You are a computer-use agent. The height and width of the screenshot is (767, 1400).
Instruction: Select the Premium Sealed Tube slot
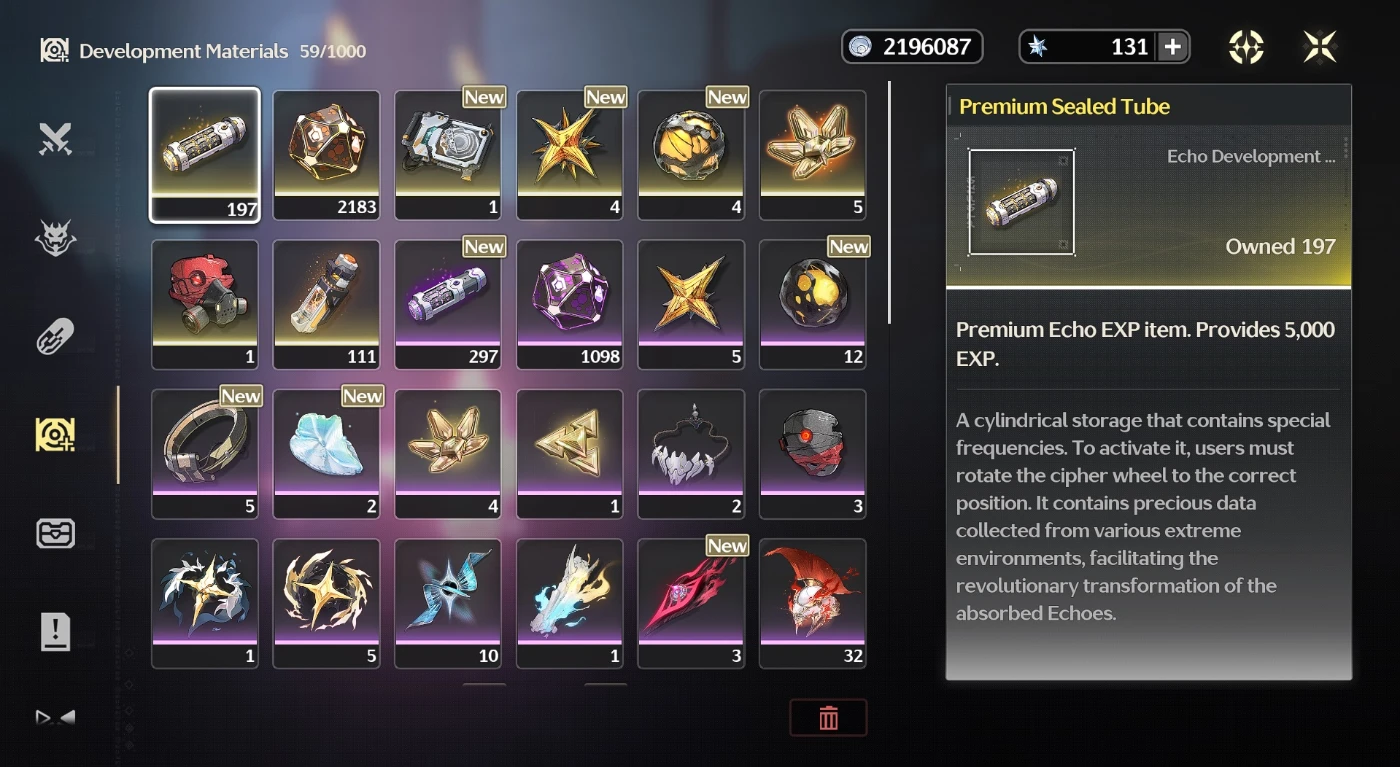pos(204,154)
